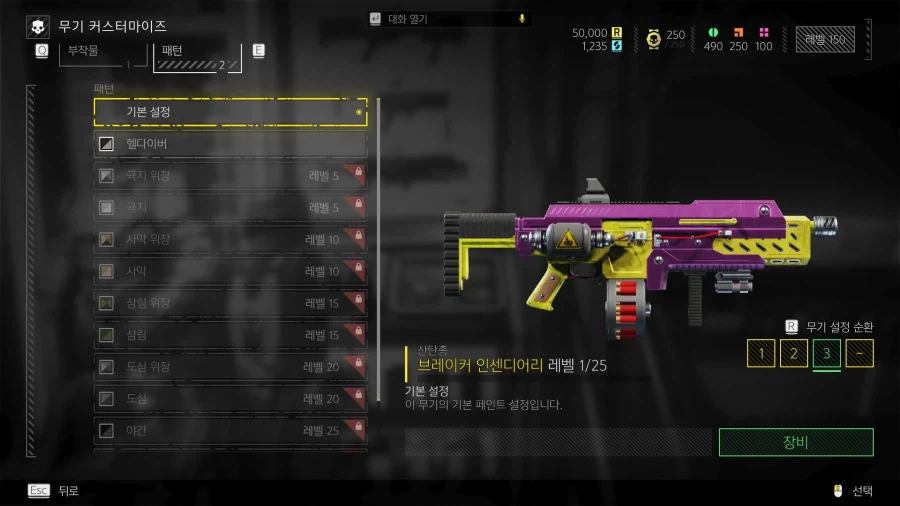Image resolution: width=900 pixels, height=506 pixels.
Task: Switch to weapon preset slot 1
Action: pos(761,353)
